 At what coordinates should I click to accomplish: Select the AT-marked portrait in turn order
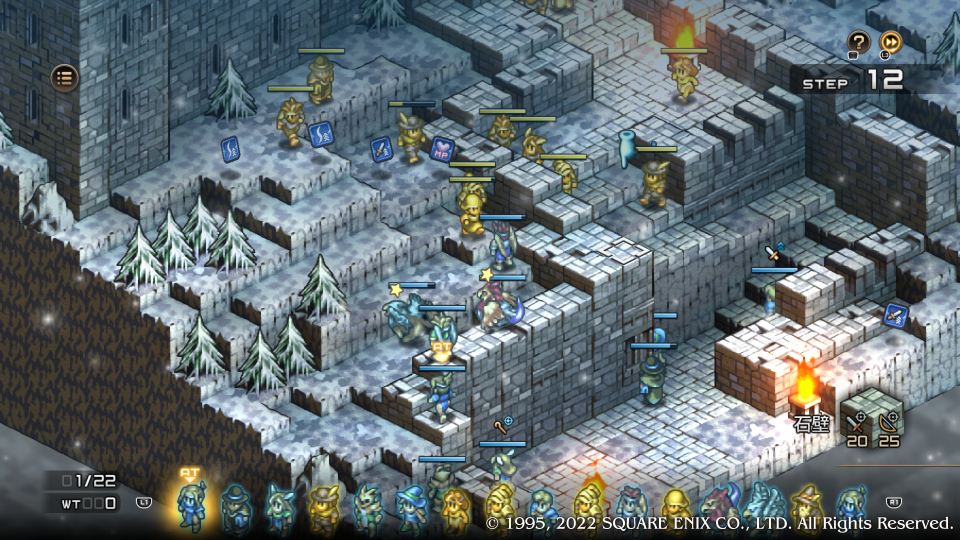190,505
